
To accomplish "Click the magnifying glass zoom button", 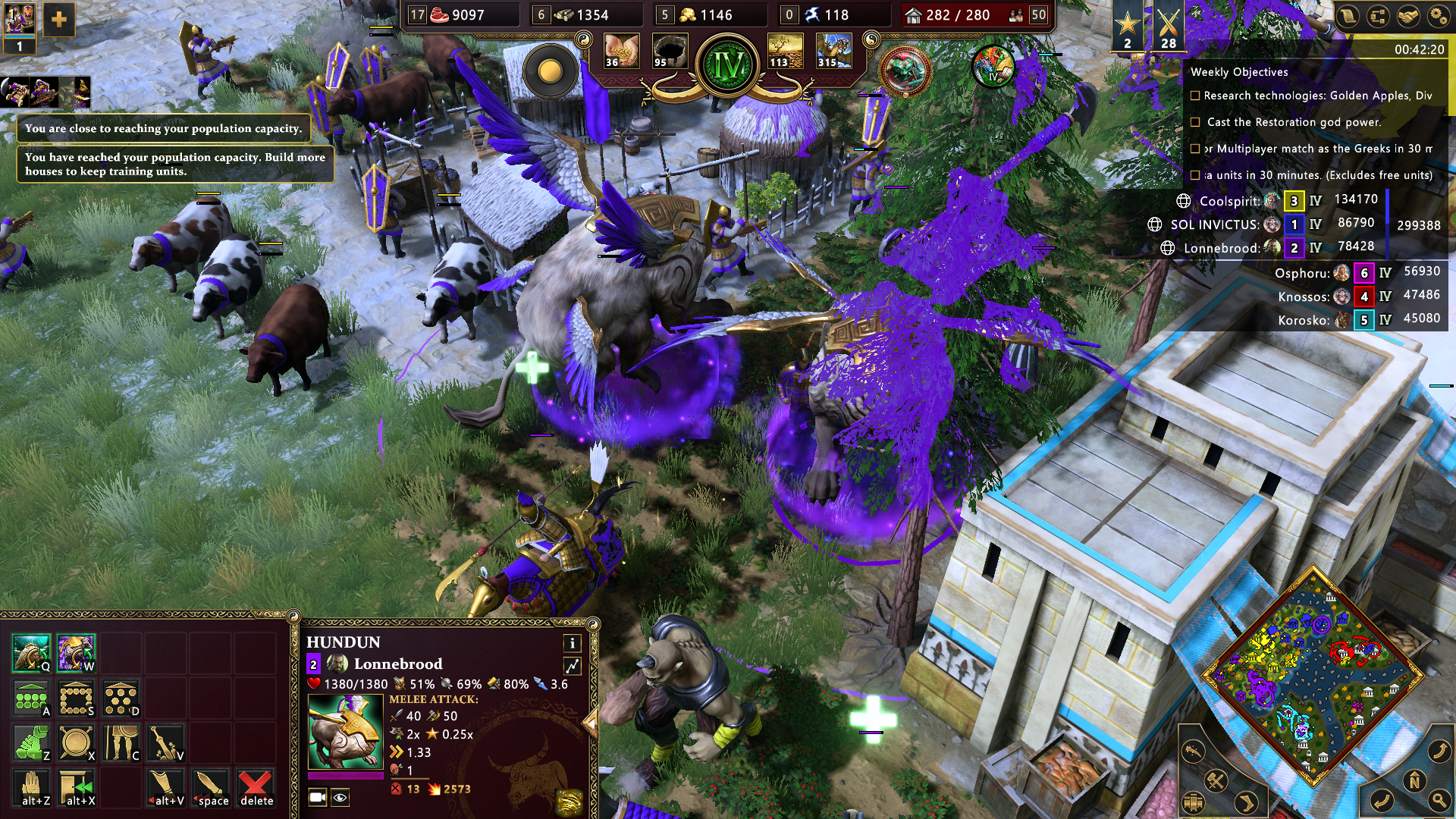I will (1439, 799).
